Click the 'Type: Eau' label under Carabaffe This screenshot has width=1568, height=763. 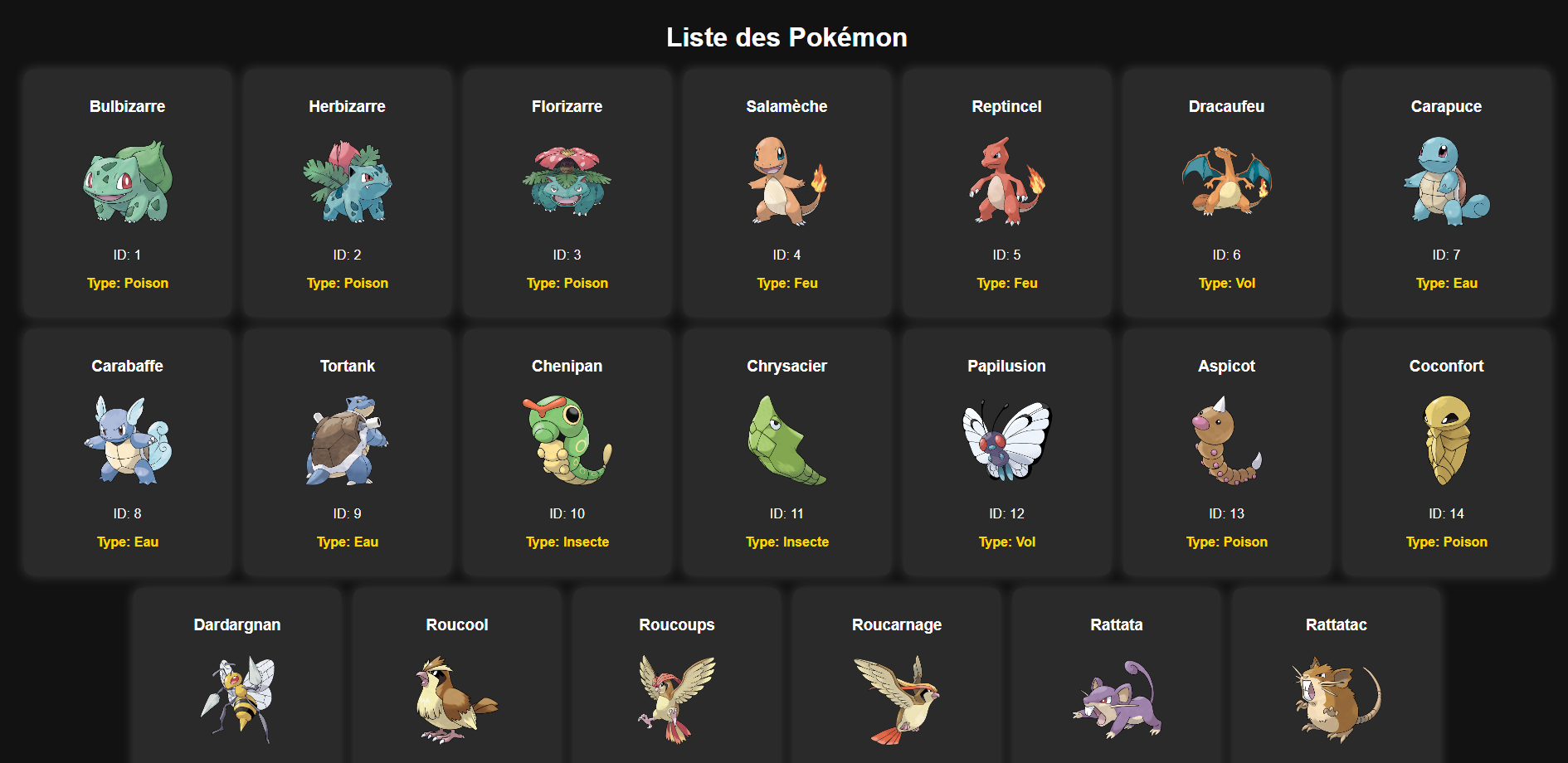(126, 542)
